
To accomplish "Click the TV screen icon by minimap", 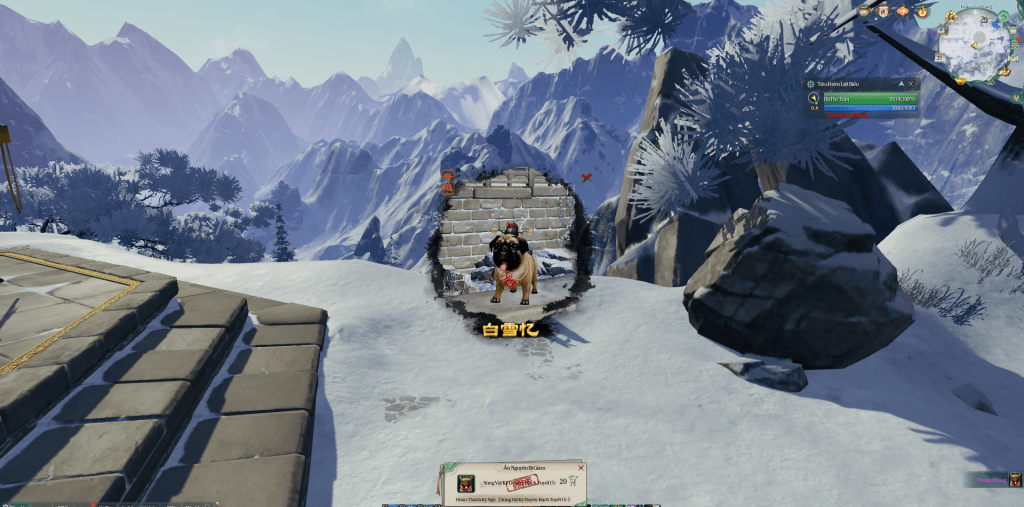I will (x=942, y=30).
